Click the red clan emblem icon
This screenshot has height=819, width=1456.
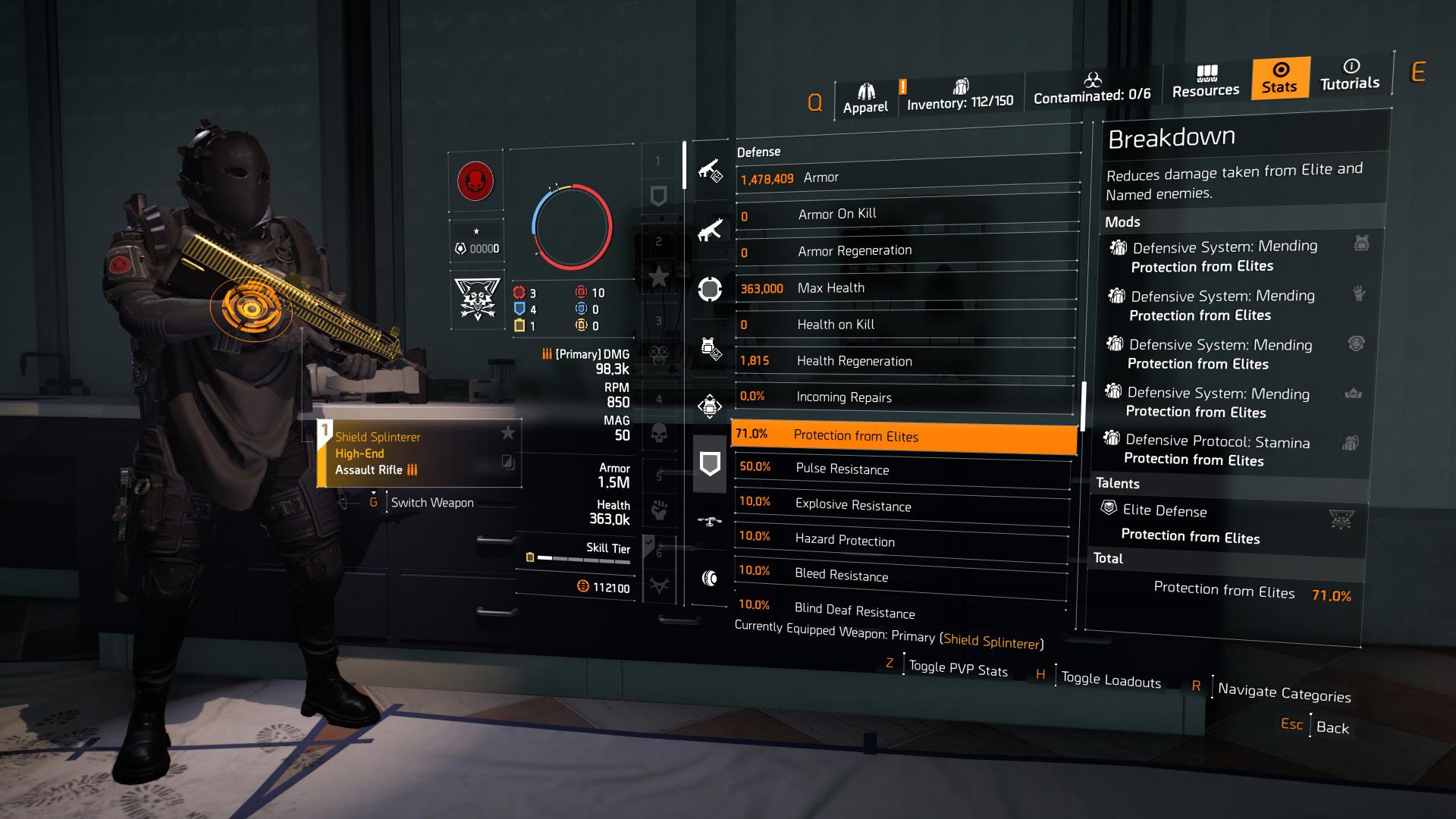coord(475,182)
